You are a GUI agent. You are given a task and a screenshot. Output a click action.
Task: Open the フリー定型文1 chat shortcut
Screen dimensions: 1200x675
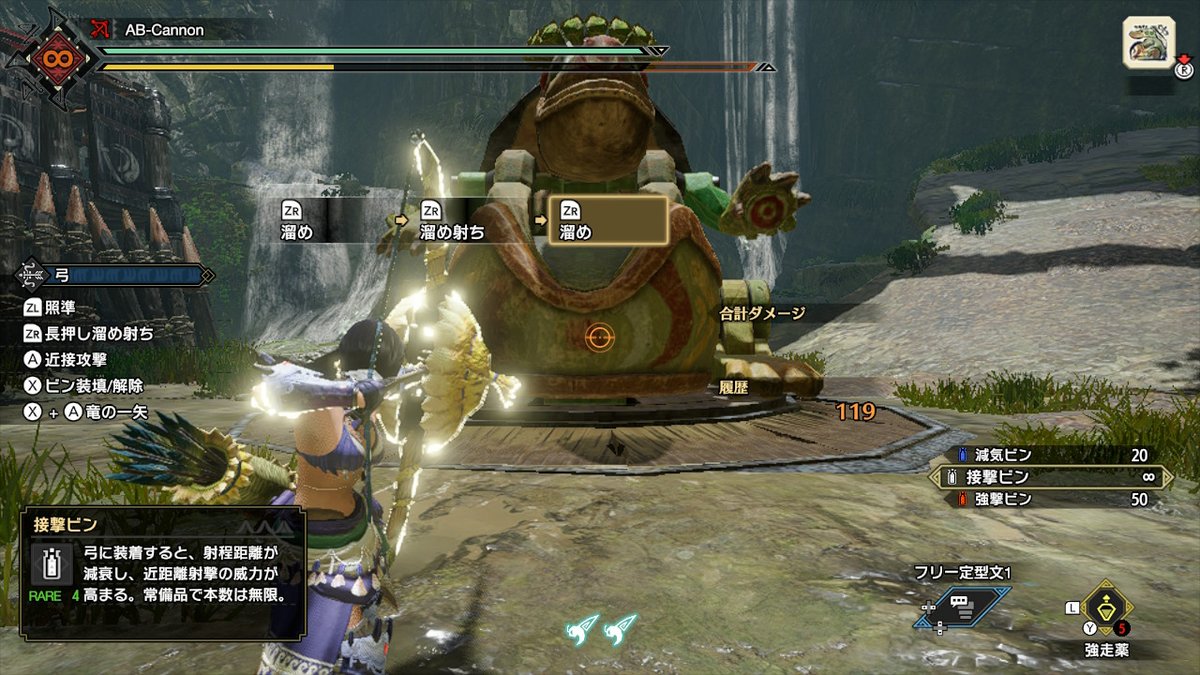961,607
